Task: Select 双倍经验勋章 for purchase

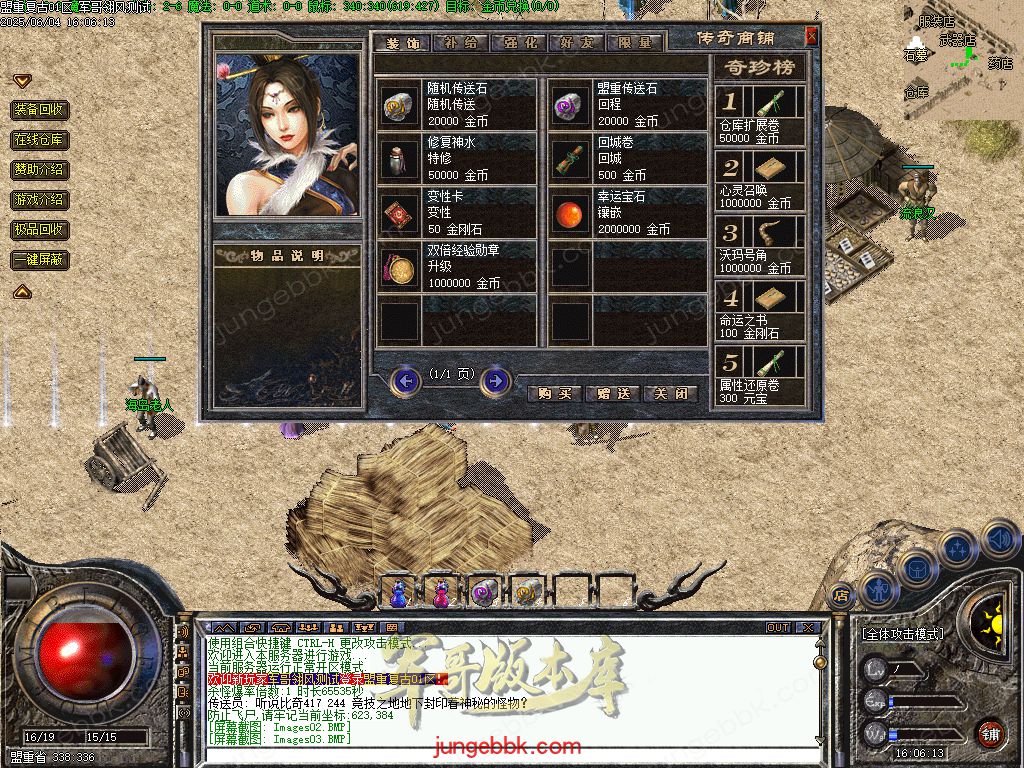Action: [x=458, y=267]
